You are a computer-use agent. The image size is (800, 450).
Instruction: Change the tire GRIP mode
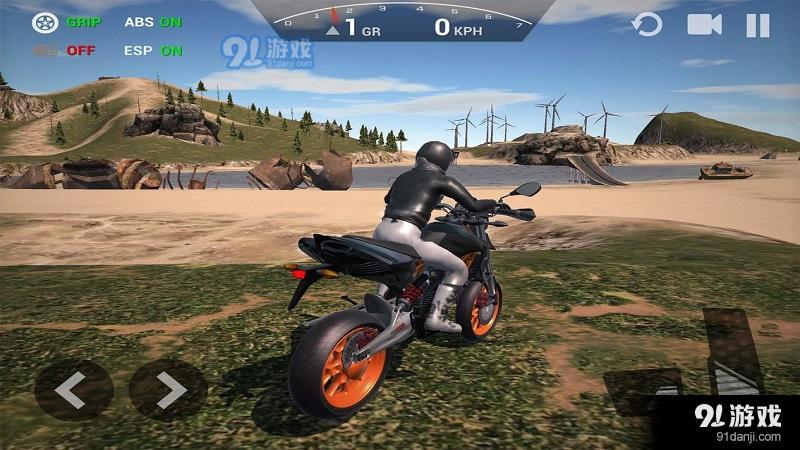[x=62, y=21]
